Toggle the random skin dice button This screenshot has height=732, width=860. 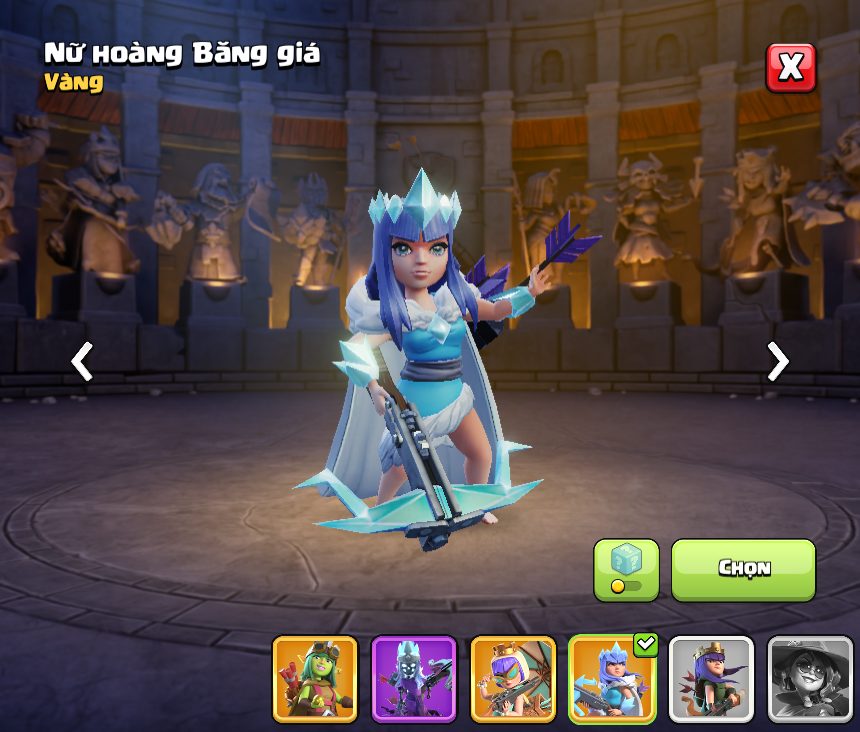(626, 570)
